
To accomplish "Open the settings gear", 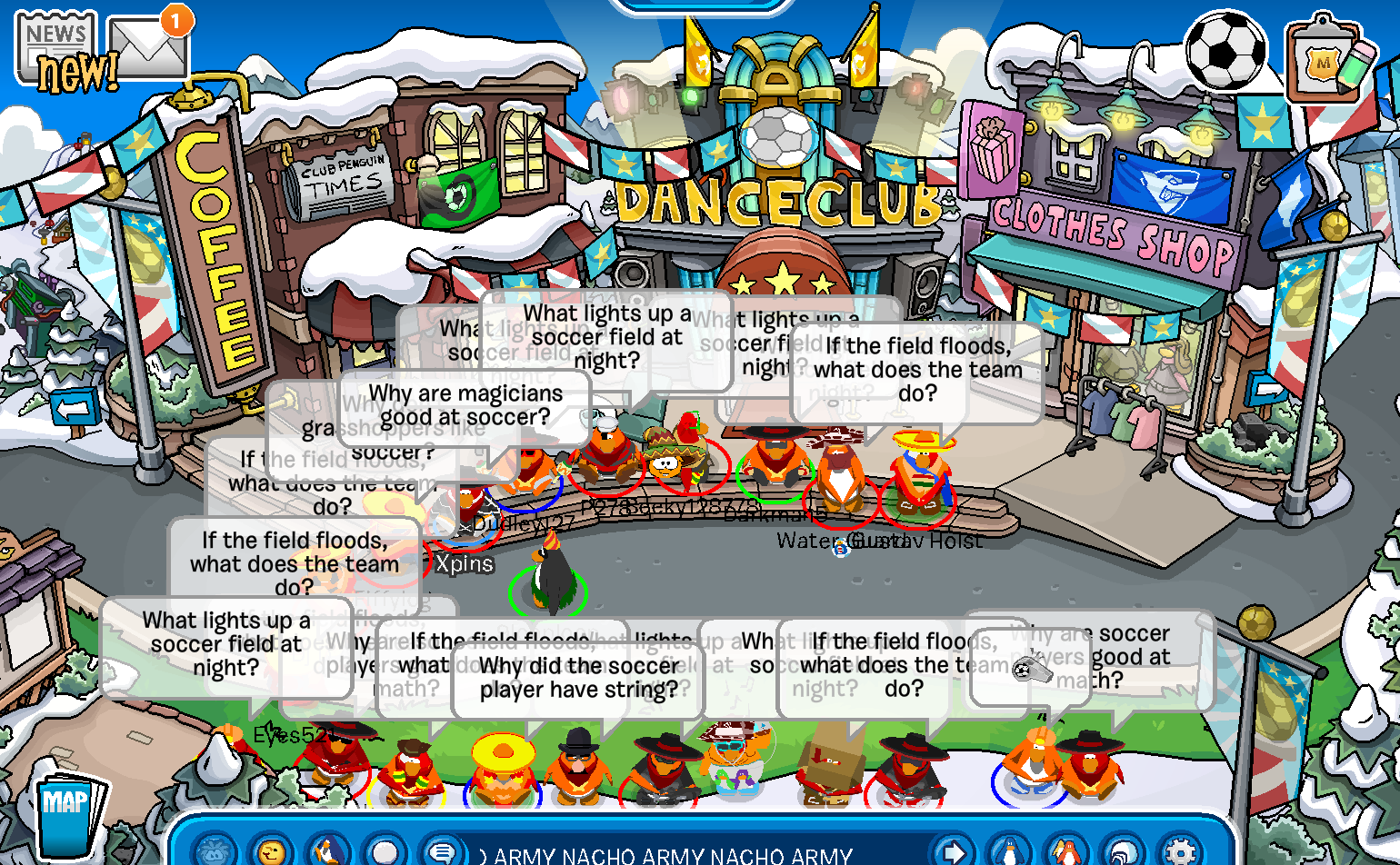I will click(x=1180, y=852).
